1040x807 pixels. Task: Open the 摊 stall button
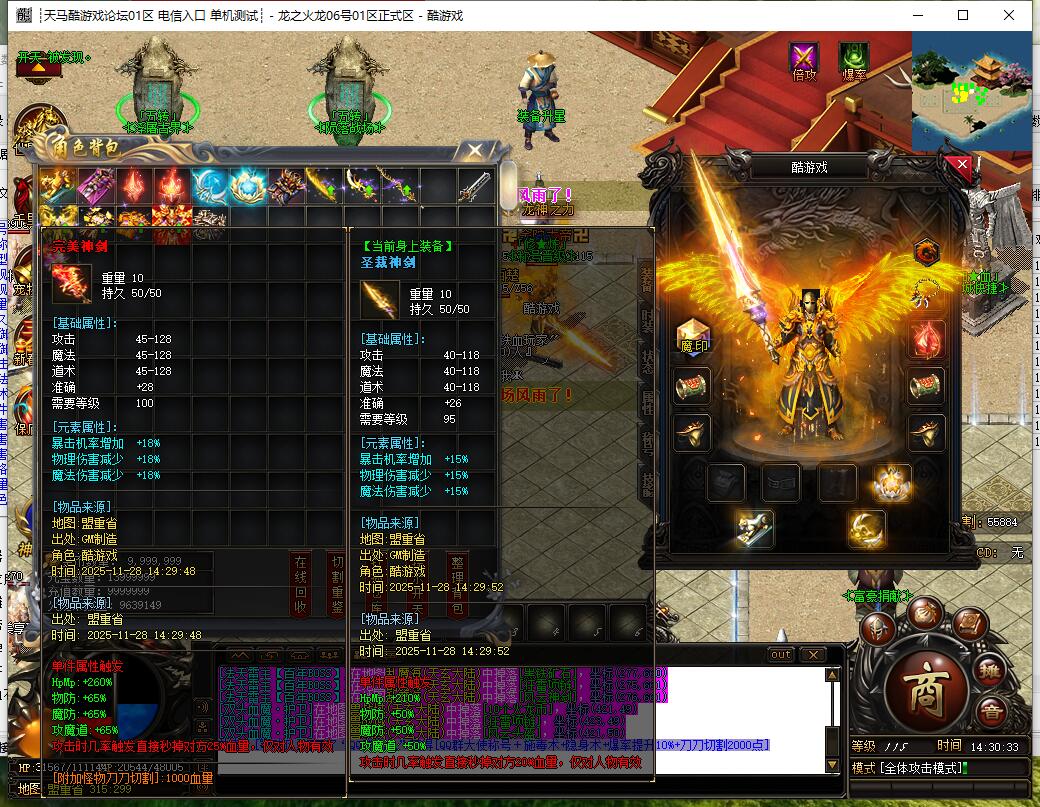(989, 671)
